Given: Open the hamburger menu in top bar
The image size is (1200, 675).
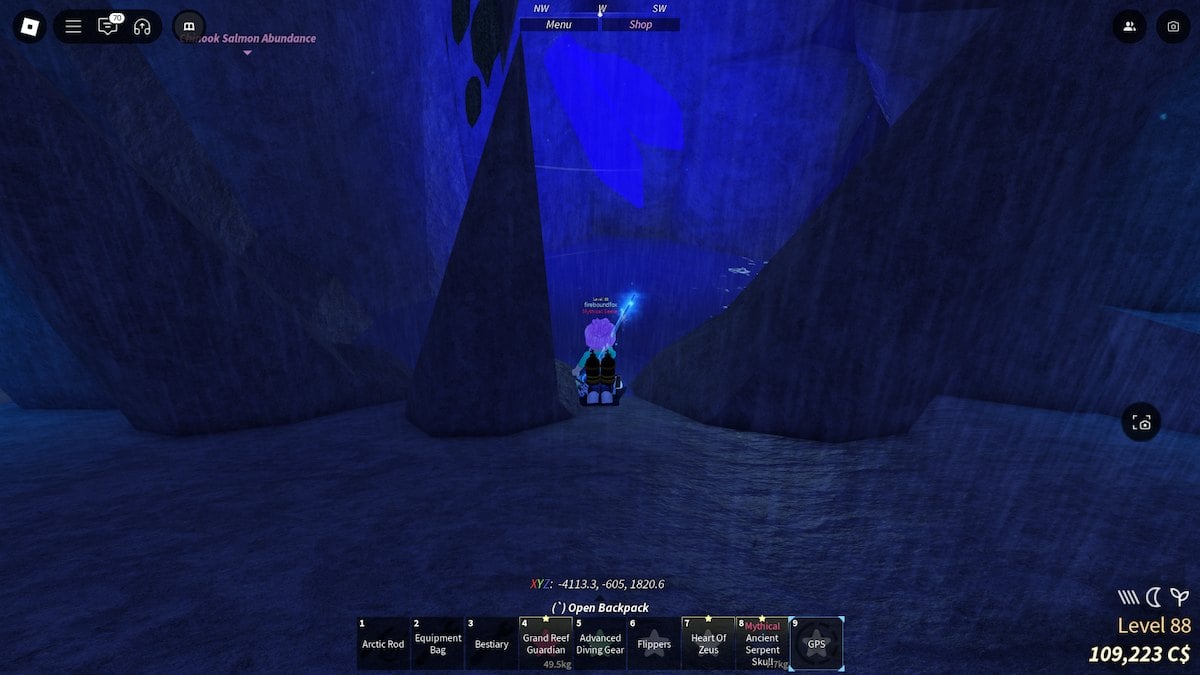Looking at the screenshot, I should click(x=73, y=27).
